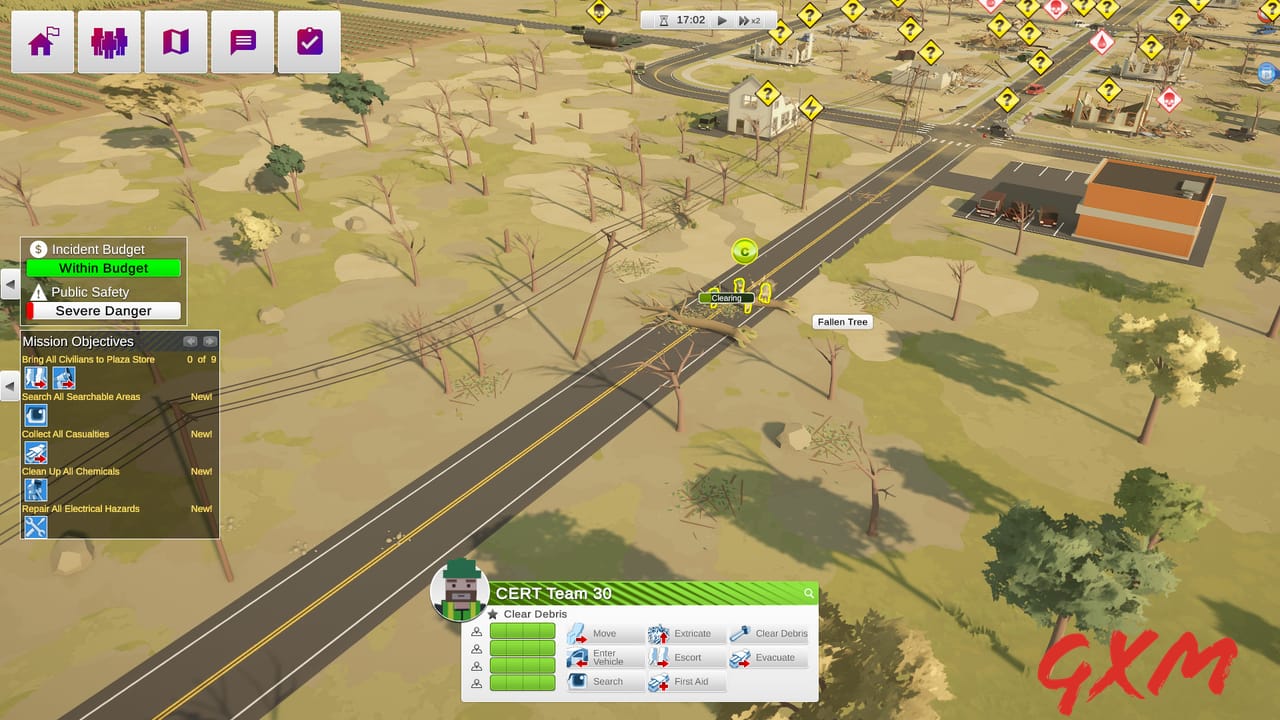Image resolution: width=1280 pixels, height=720 pixels.
Task: Open the Fallen Tree label on the road
Action: tap(841, 321)
